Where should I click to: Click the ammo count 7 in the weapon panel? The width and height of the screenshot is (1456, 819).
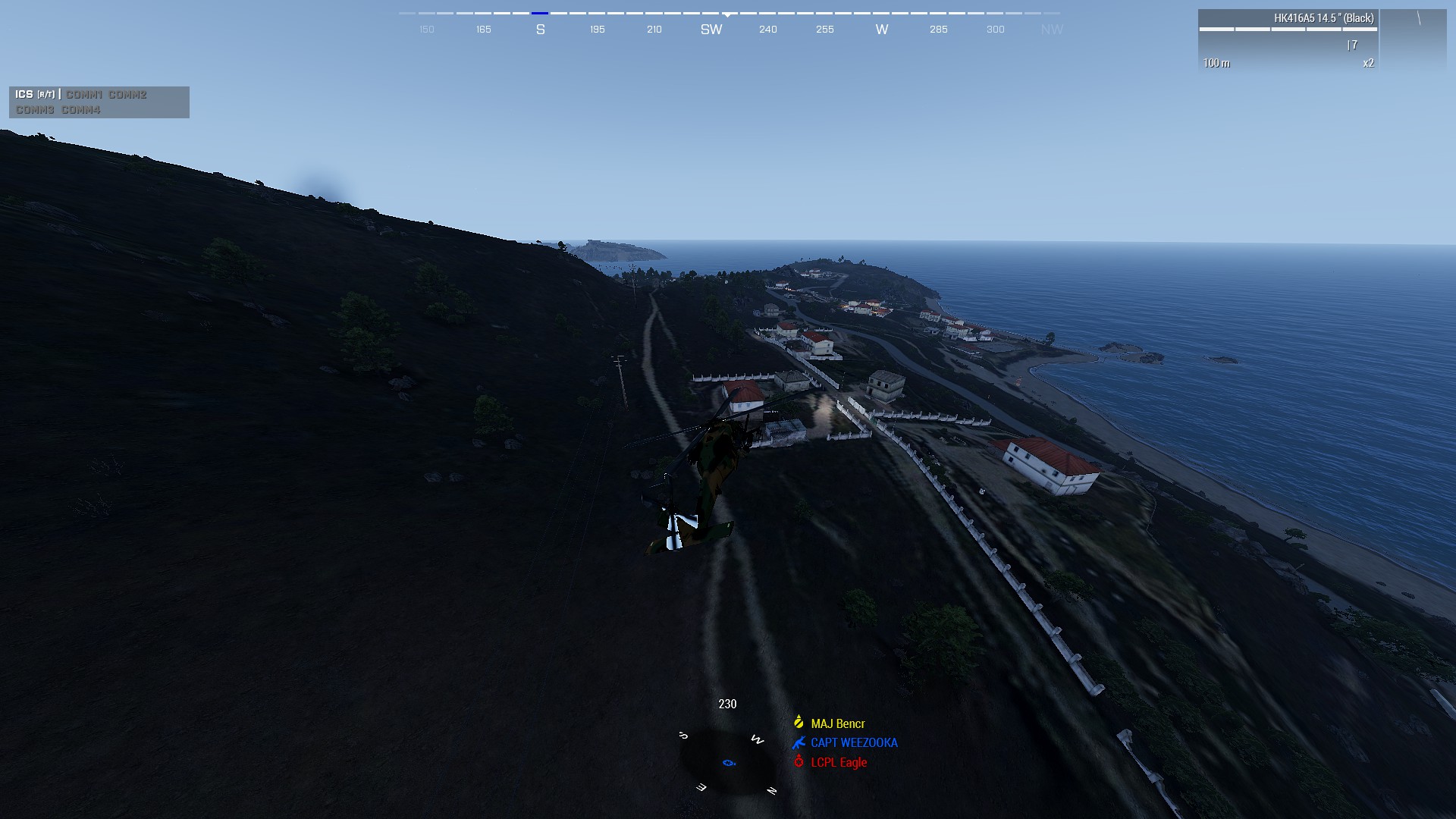pyautogui.click(x=1354, y=45)
